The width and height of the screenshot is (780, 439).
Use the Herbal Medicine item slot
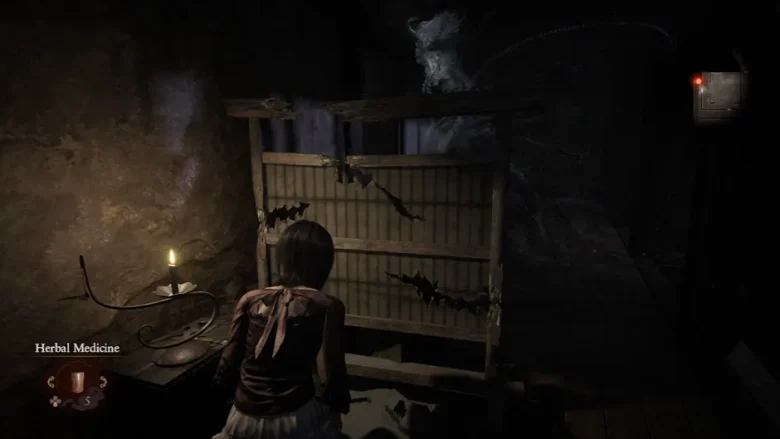coord(79,379)
